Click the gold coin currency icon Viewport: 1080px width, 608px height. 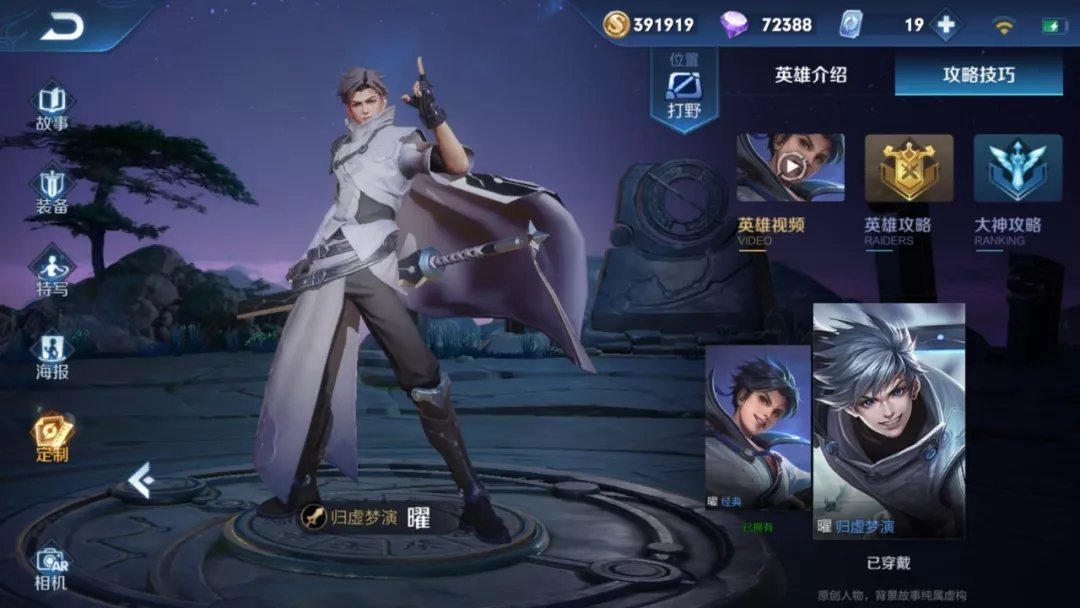click(x=616, y=25)
